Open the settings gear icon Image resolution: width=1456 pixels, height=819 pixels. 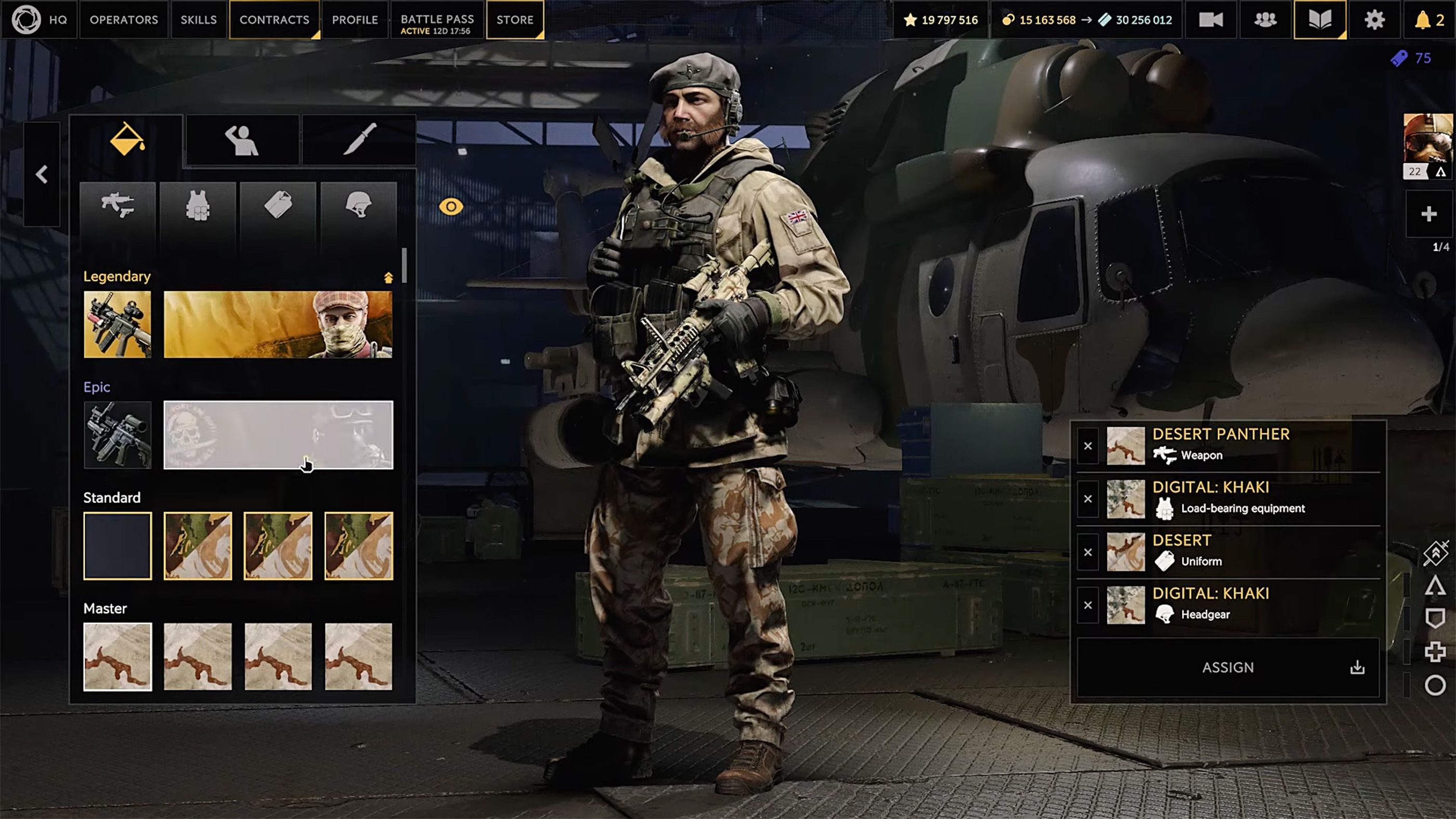coord(1374,20)
